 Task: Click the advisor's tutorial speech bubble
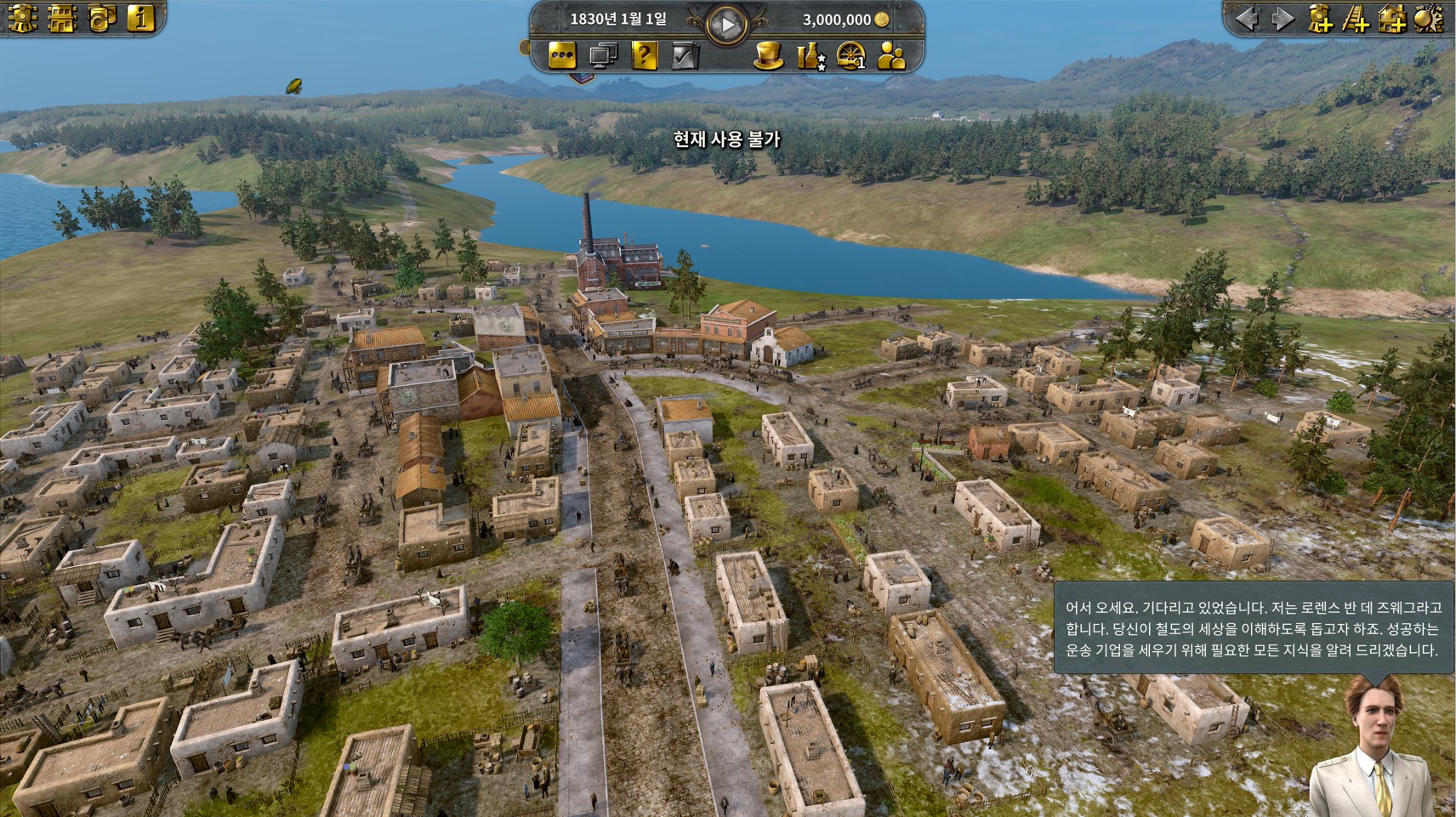[1253, 628]
